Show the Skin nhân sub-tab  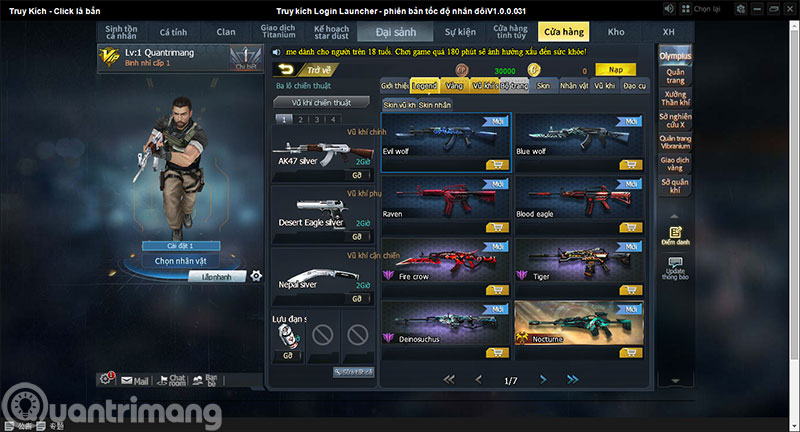tap(435, 105)
